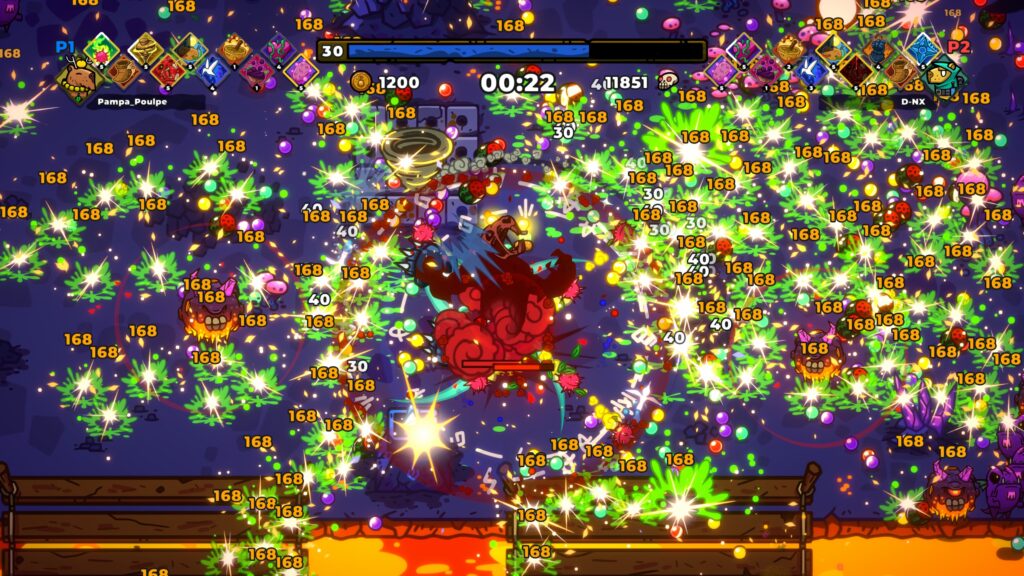This screenshot has height=576, width=1024.
Task: Select P1's purple blob gold-framed icon
Action: (300, 70)
